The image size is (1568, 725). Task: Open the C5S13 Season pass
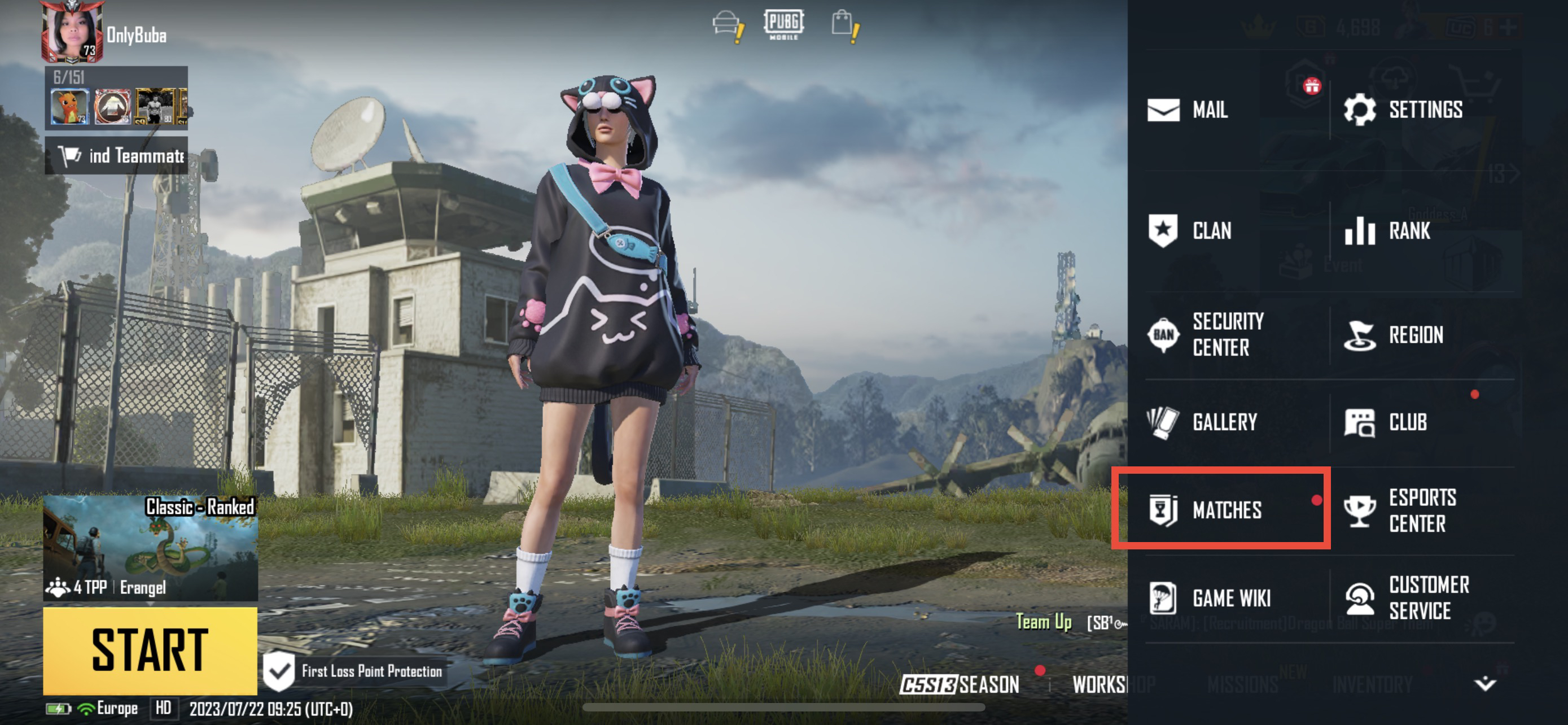coord(960,684)
